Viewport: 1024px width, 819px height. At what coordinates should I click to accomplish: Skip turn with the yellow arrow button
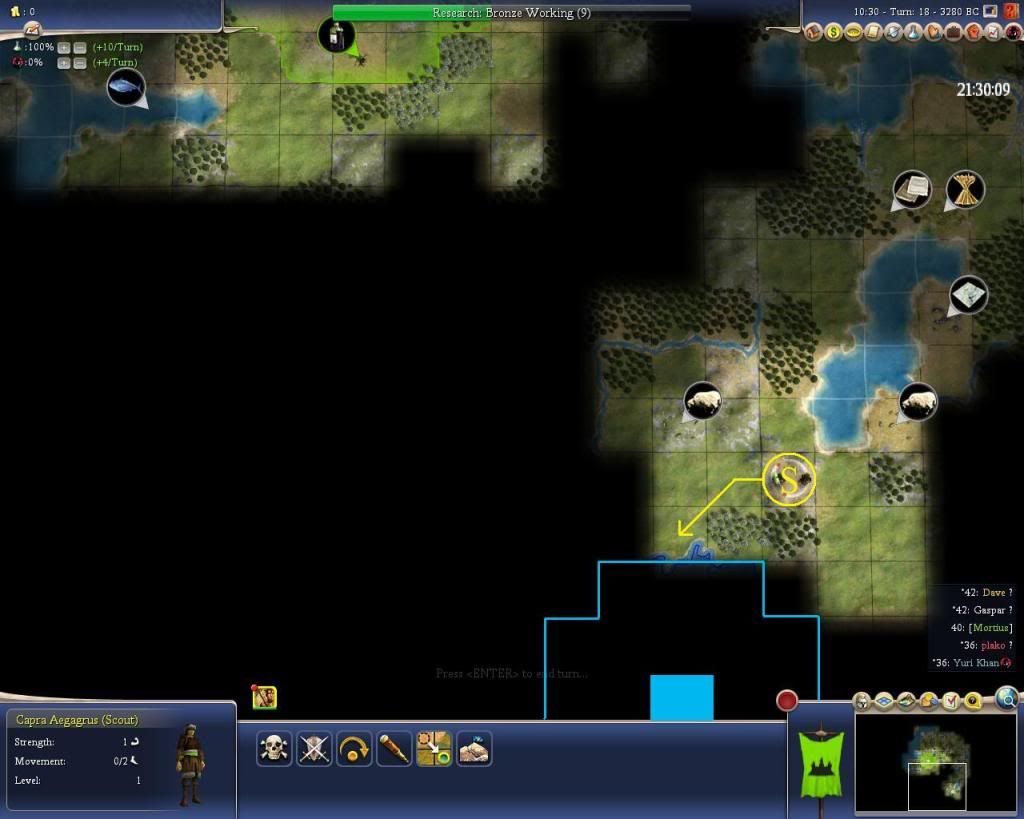pos(354,748)
